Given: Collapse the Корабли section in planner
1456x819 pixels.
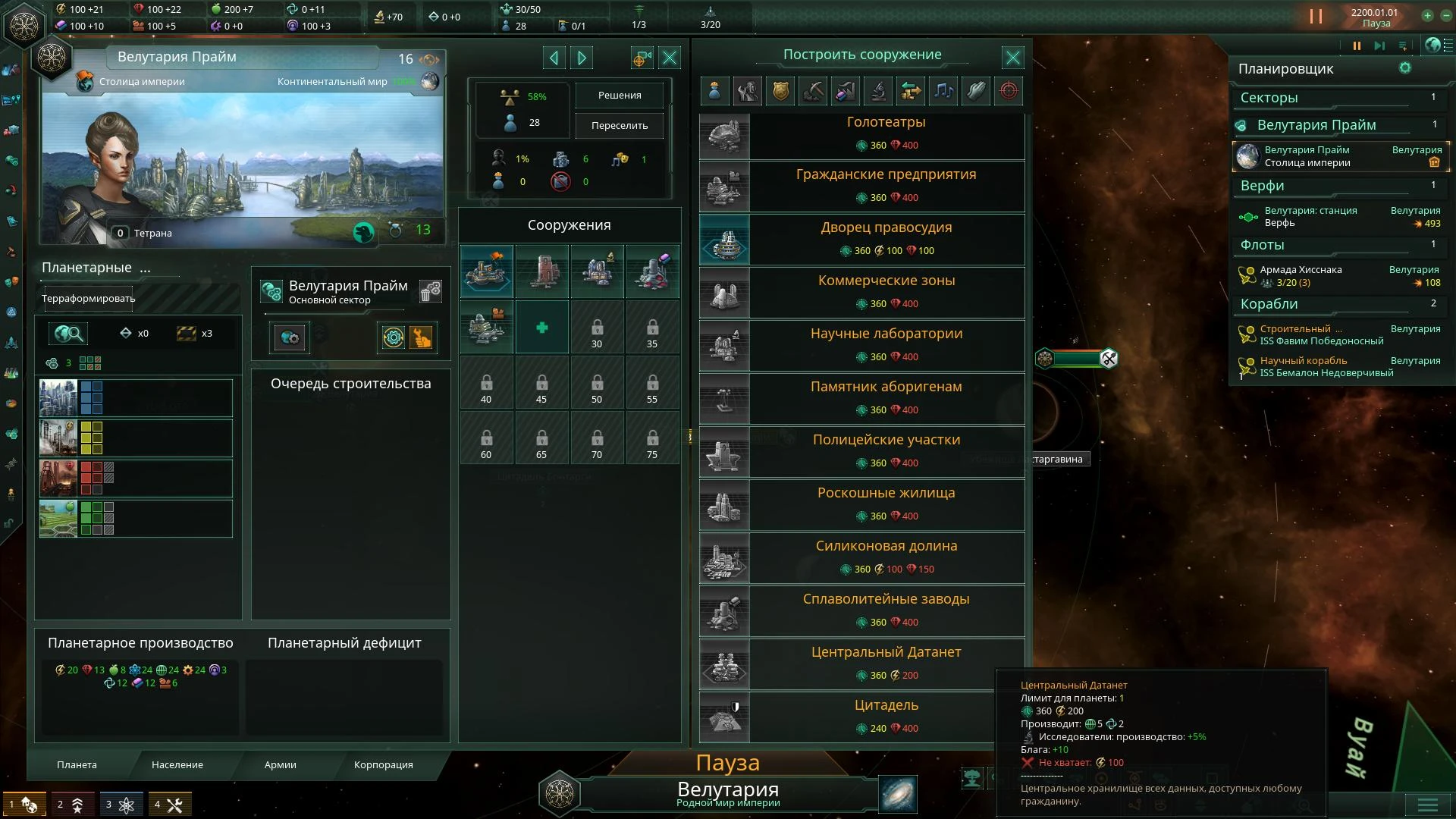Looking at the screenshot, I should pos(1338,304).
